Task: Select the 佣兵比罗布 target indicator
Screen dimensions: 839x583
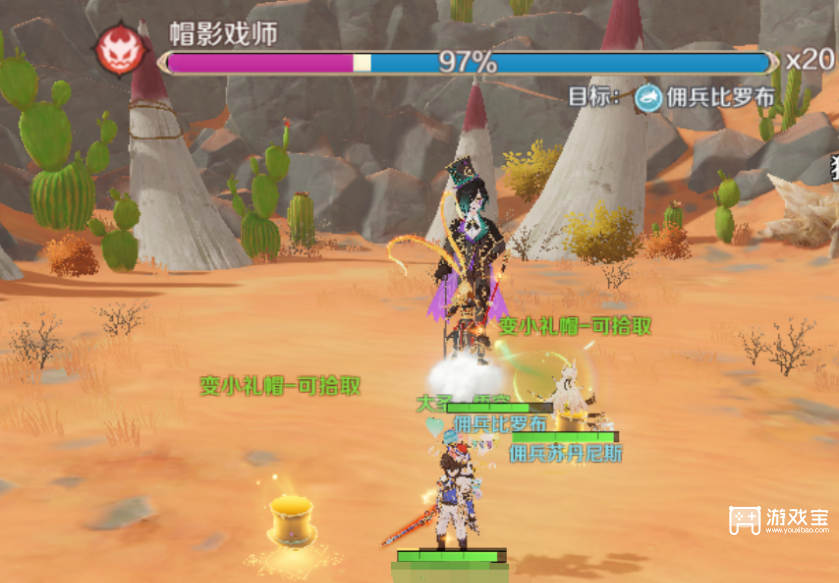Action: click(704, 97)
